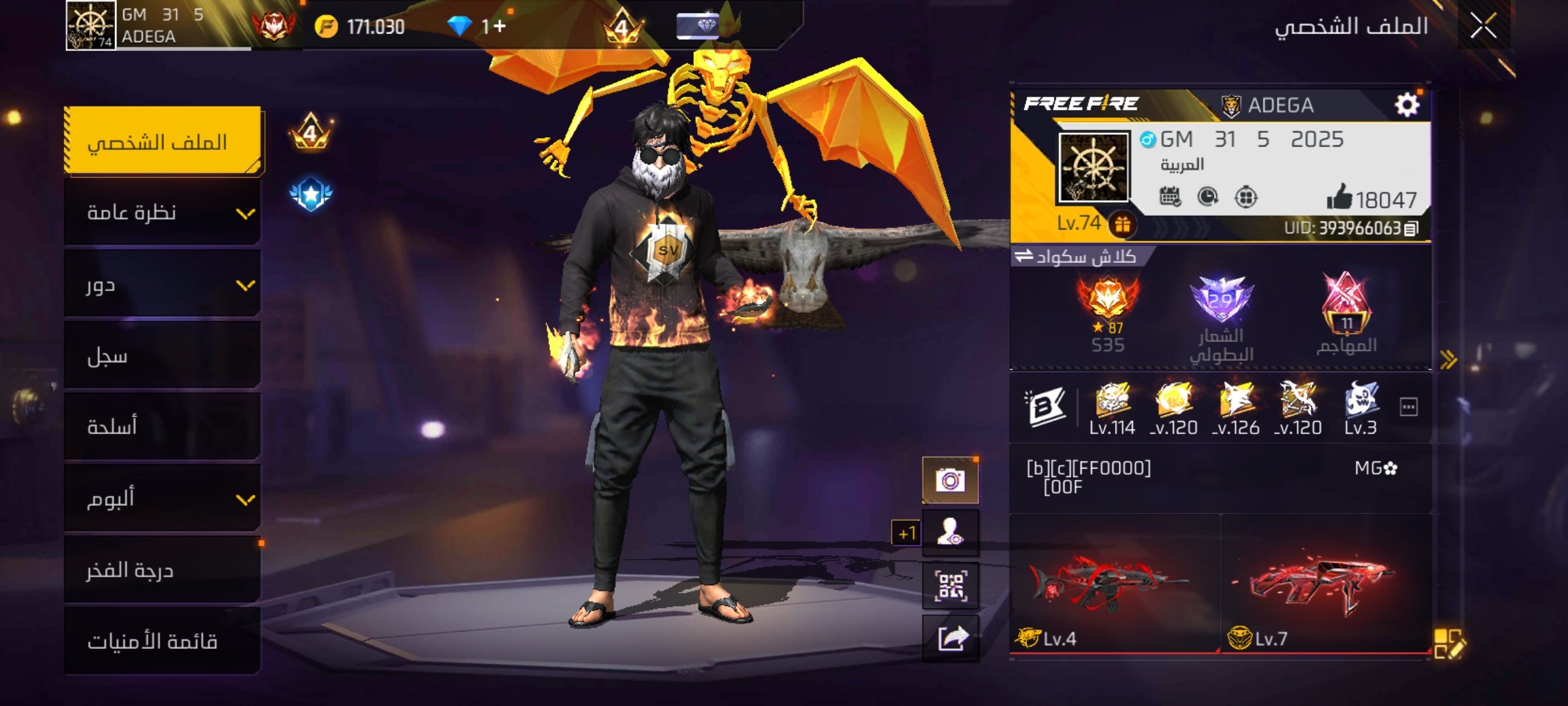1568x706 pixels.
Task: Open the QR code button
Action: click(950, 586)
